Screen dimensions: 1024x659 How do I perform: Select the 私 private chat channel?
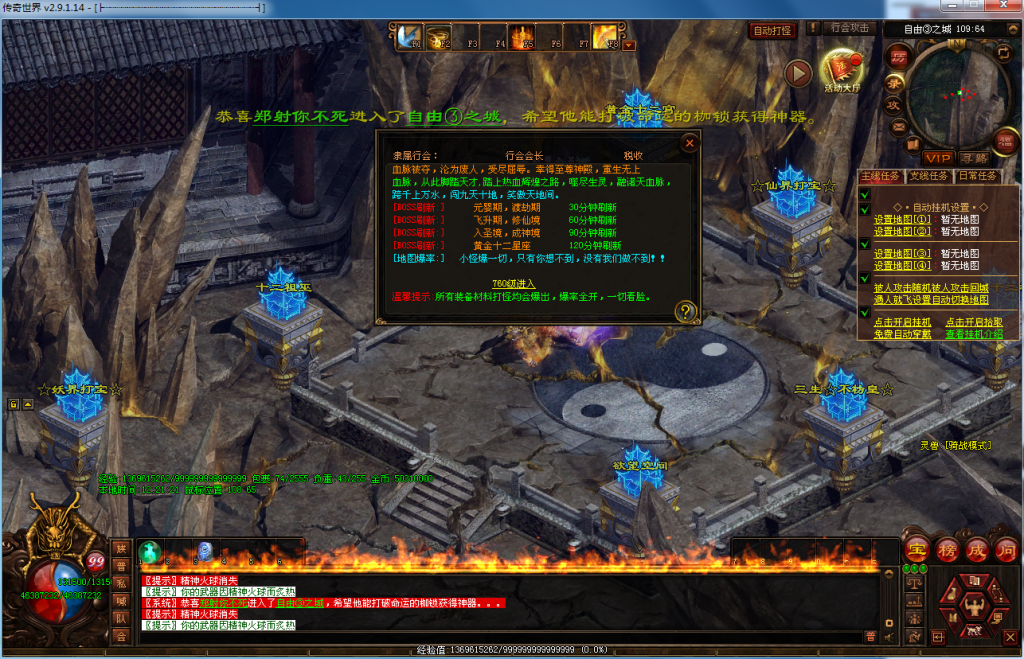[121, 582]
